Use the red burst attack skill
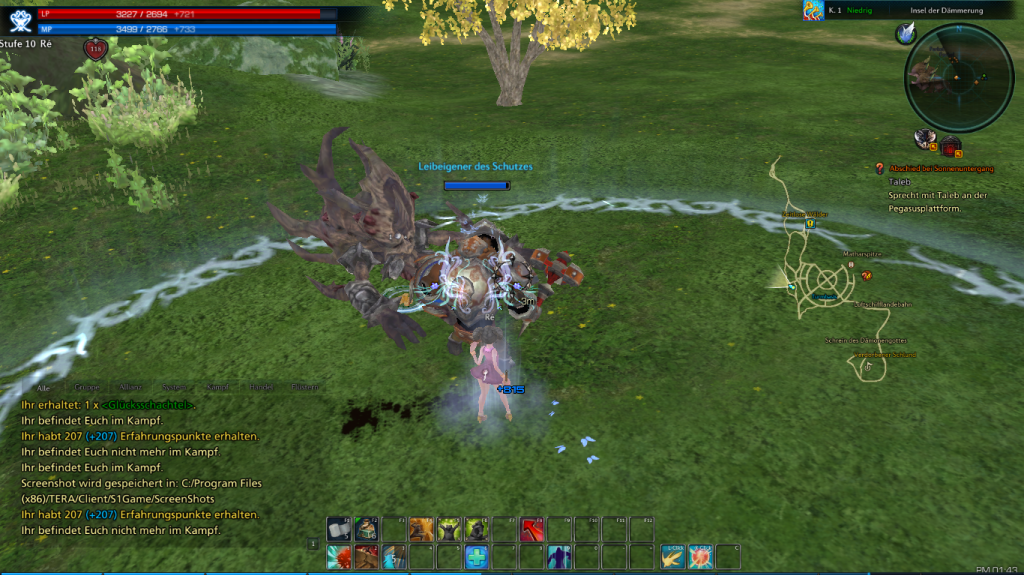The image size is (1024, 575). tap(339, 557)
